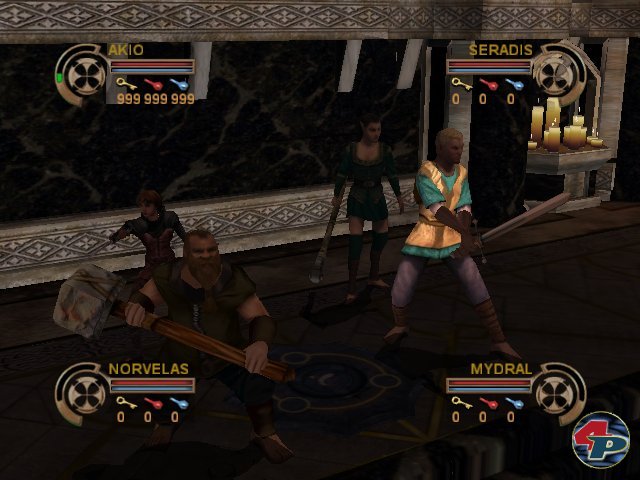Click Seradis's gold key icon
This screenshot has width=640, height=480.
pos(457,85)
